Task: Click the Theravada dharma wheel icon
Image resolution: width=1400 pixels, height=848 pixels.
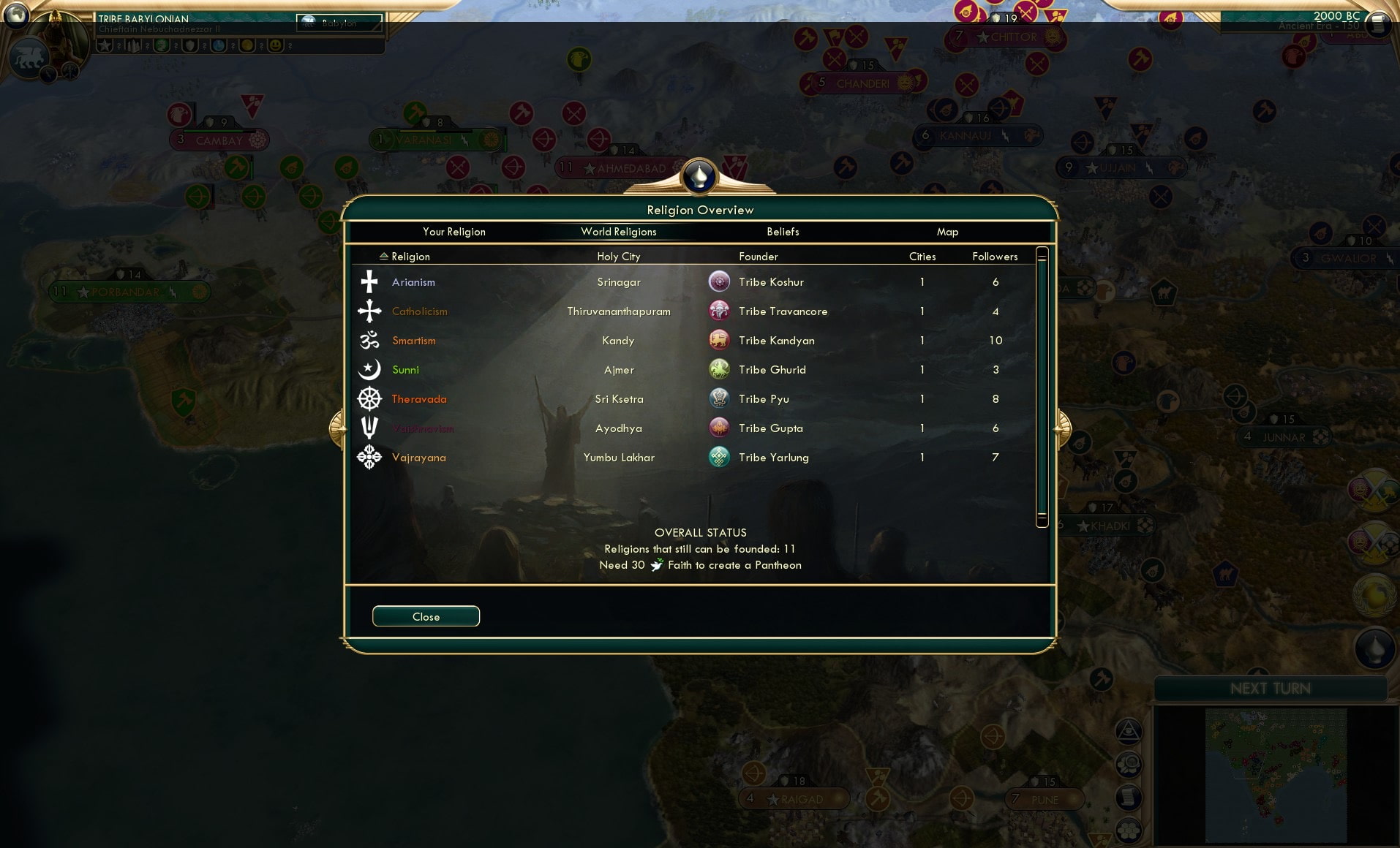Action: 369,399
